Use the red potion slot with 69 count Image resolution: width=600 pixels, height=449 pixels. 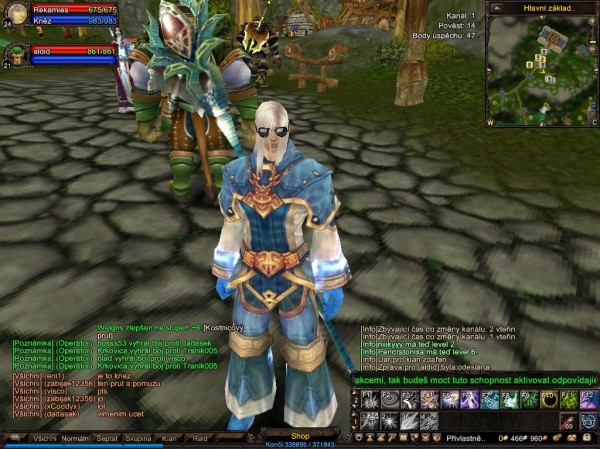tap(568, 421)
